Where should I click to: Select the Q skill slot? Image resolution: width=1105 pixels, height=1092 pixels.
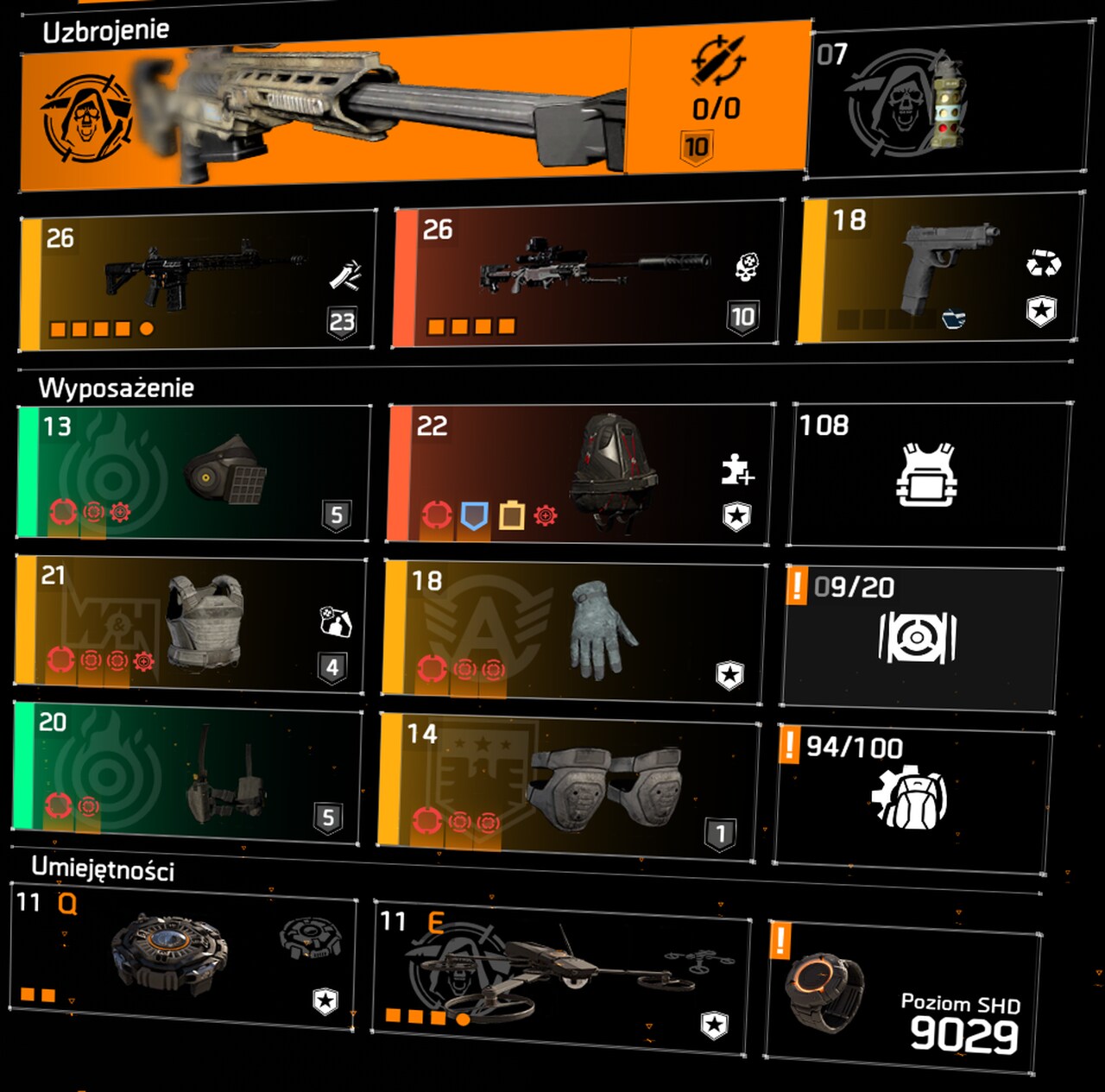pyautogui.click(x=183, y=955)
